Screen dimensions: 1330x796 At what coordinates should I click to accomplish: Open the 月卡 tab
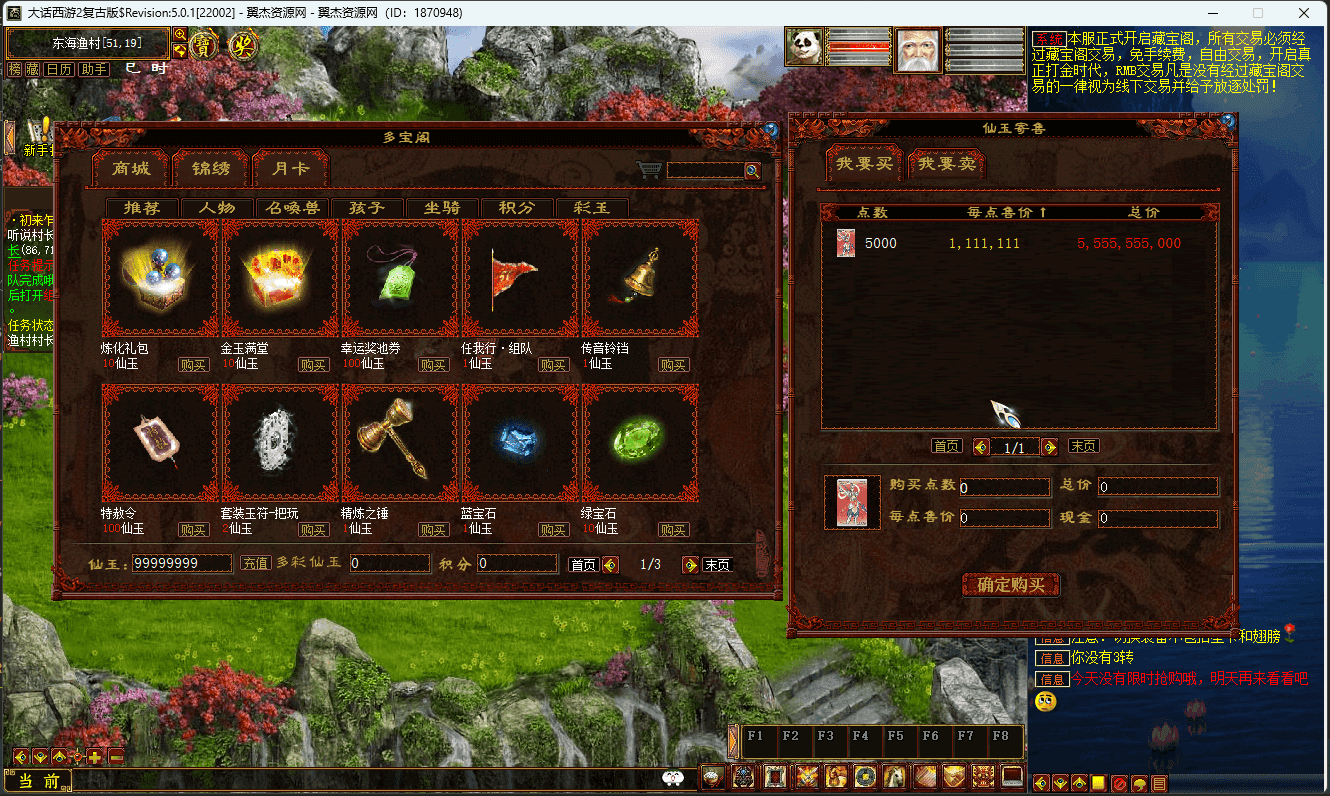tap(291, 169)
